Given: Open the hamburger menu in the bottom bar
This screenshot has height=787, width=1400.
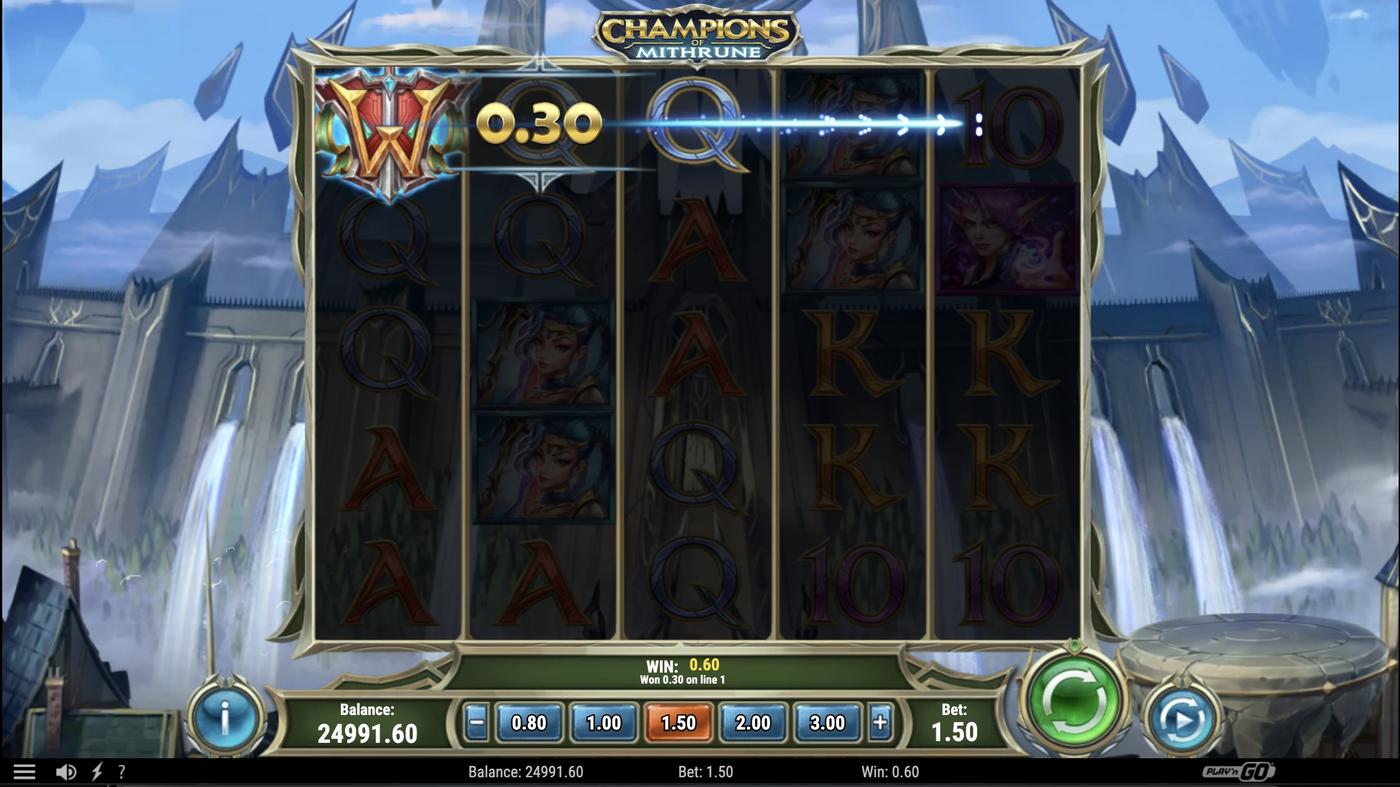Looking at the screenshot, I should [x=22, y=769].
